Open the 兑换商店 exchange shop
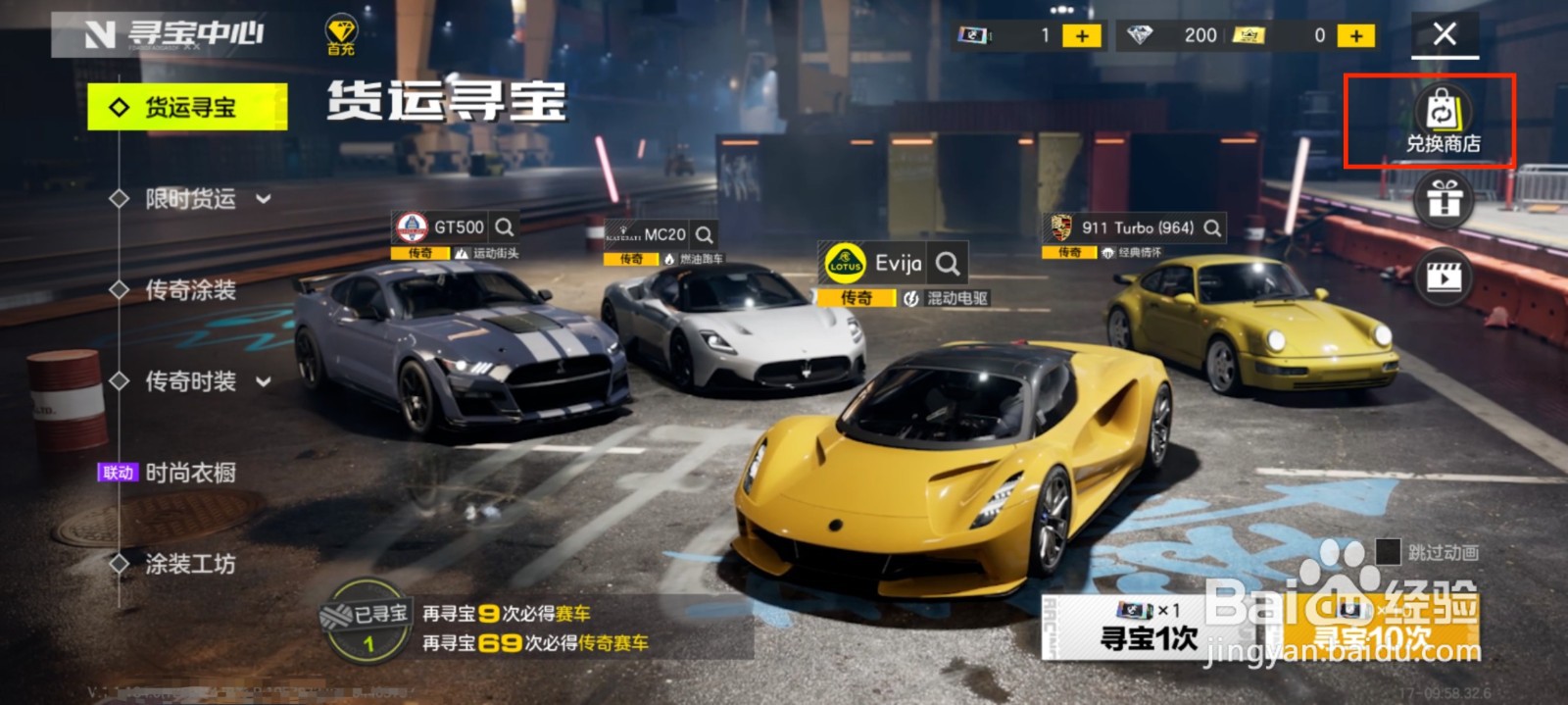The height and width of the screenshot is (705, 1568). coord(1443,122)
